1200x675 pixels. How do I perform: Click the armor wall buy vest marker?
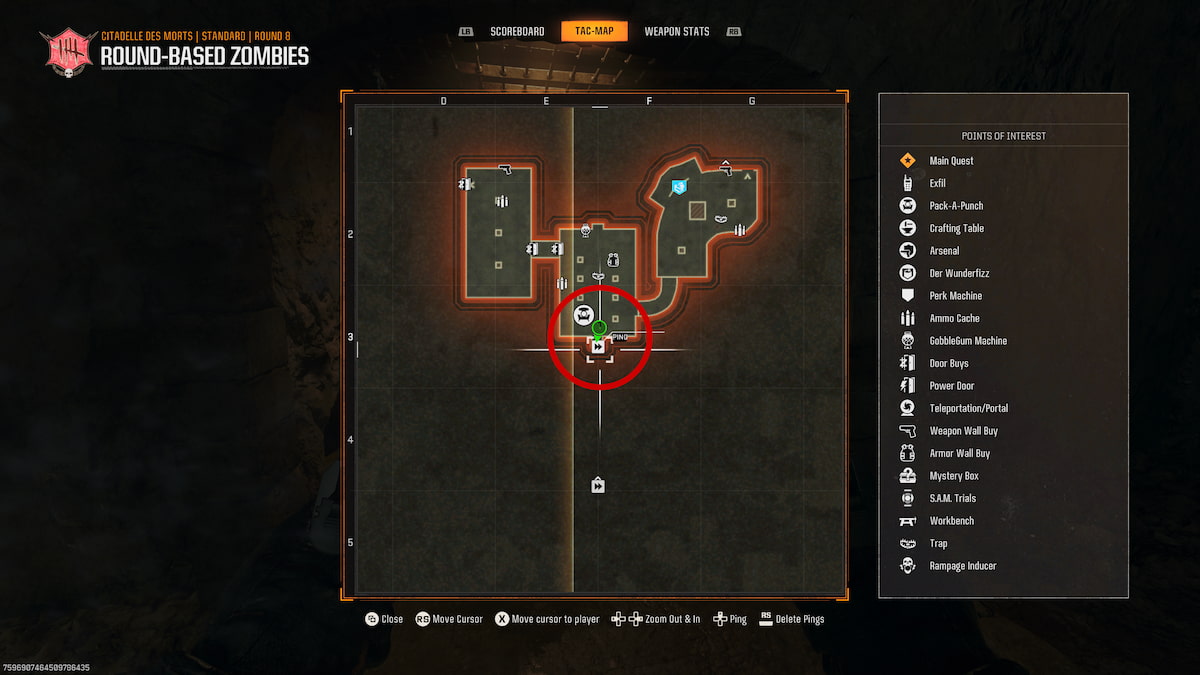613,260
